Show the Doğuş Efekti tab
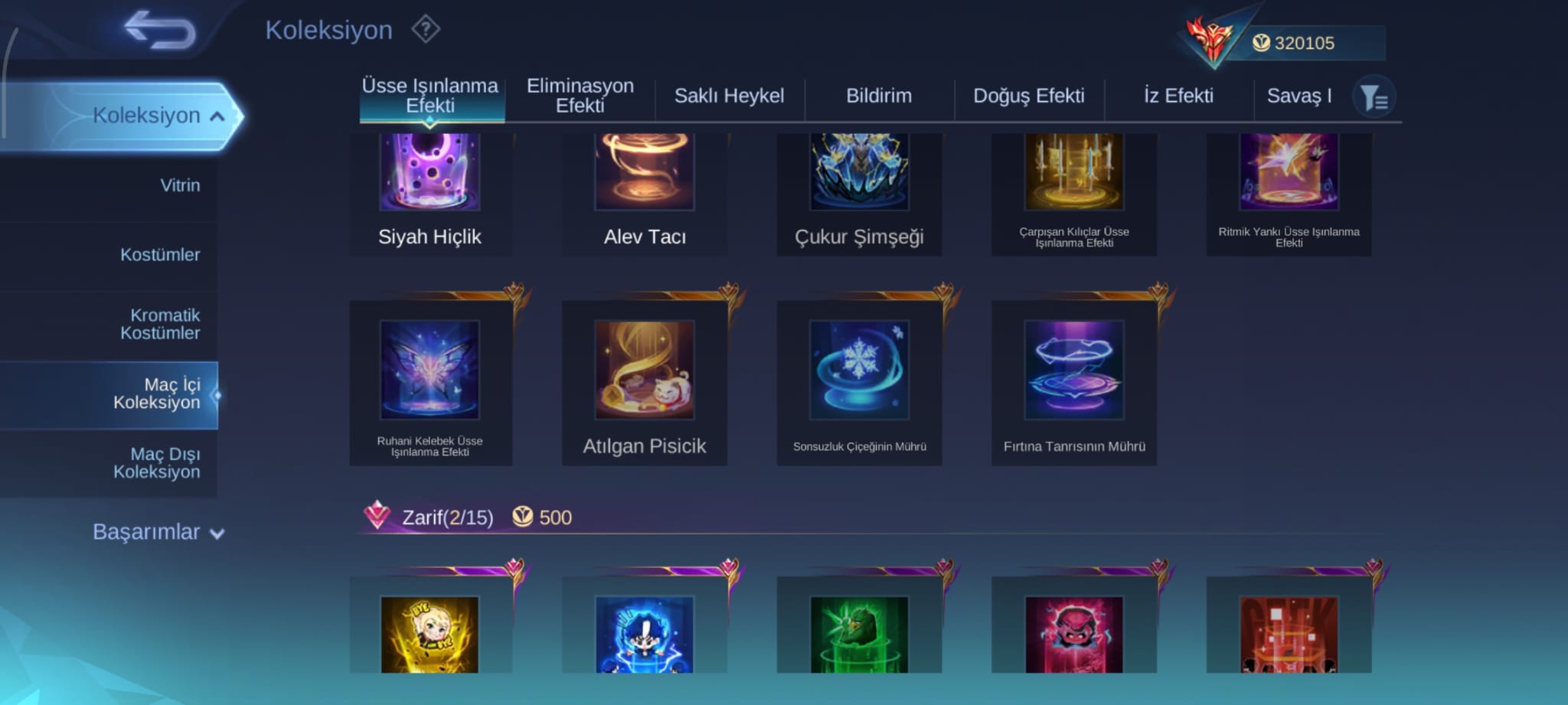1568x705 pixels. point(1028,96)
